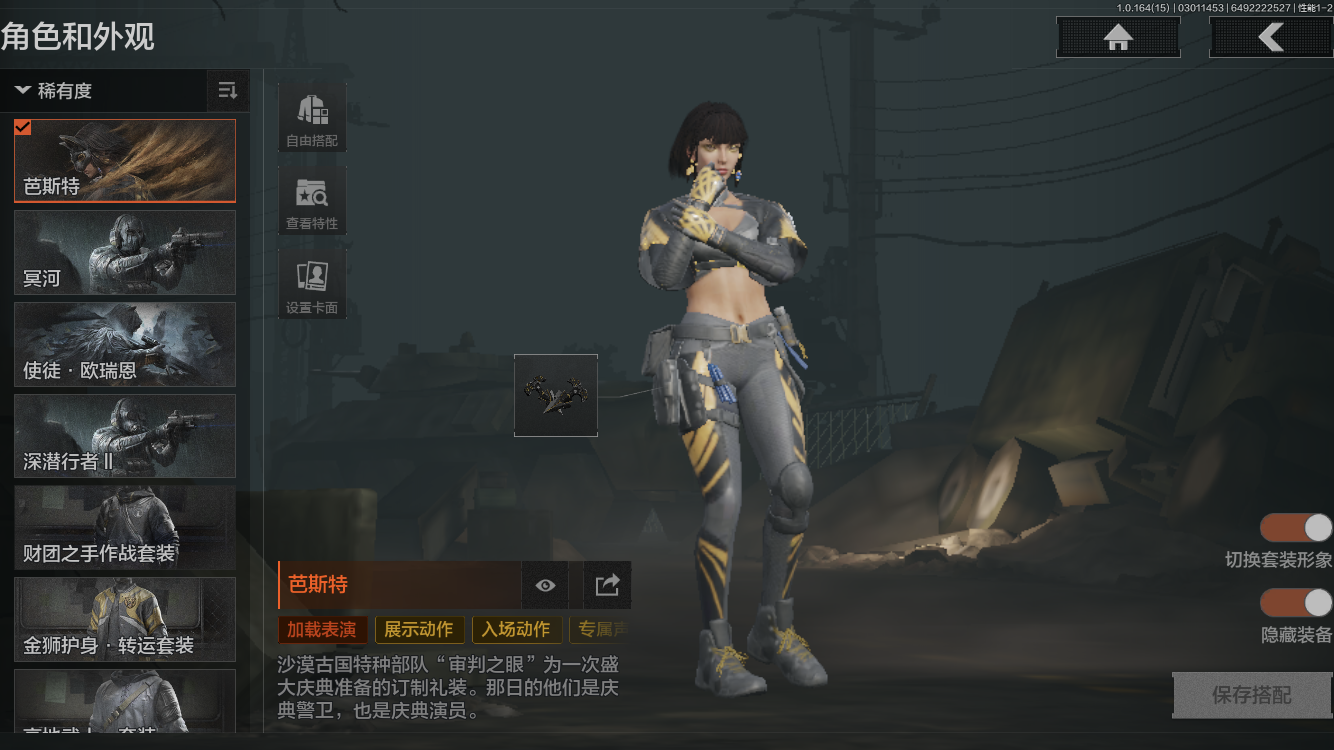Open the 入场动作 tab

516,630
